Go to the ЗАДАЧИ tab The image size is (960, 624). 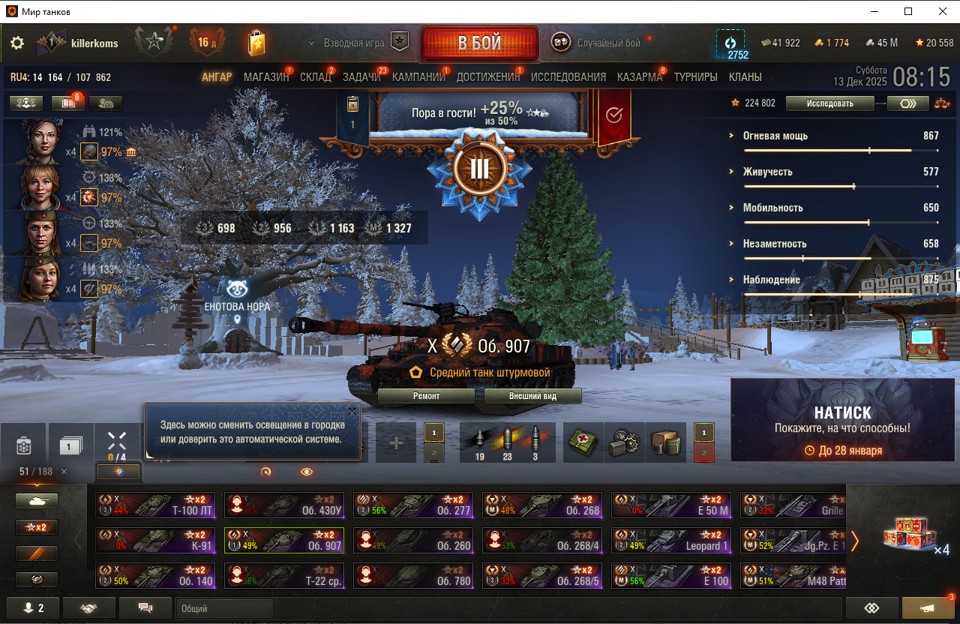[x=361, y=77]
